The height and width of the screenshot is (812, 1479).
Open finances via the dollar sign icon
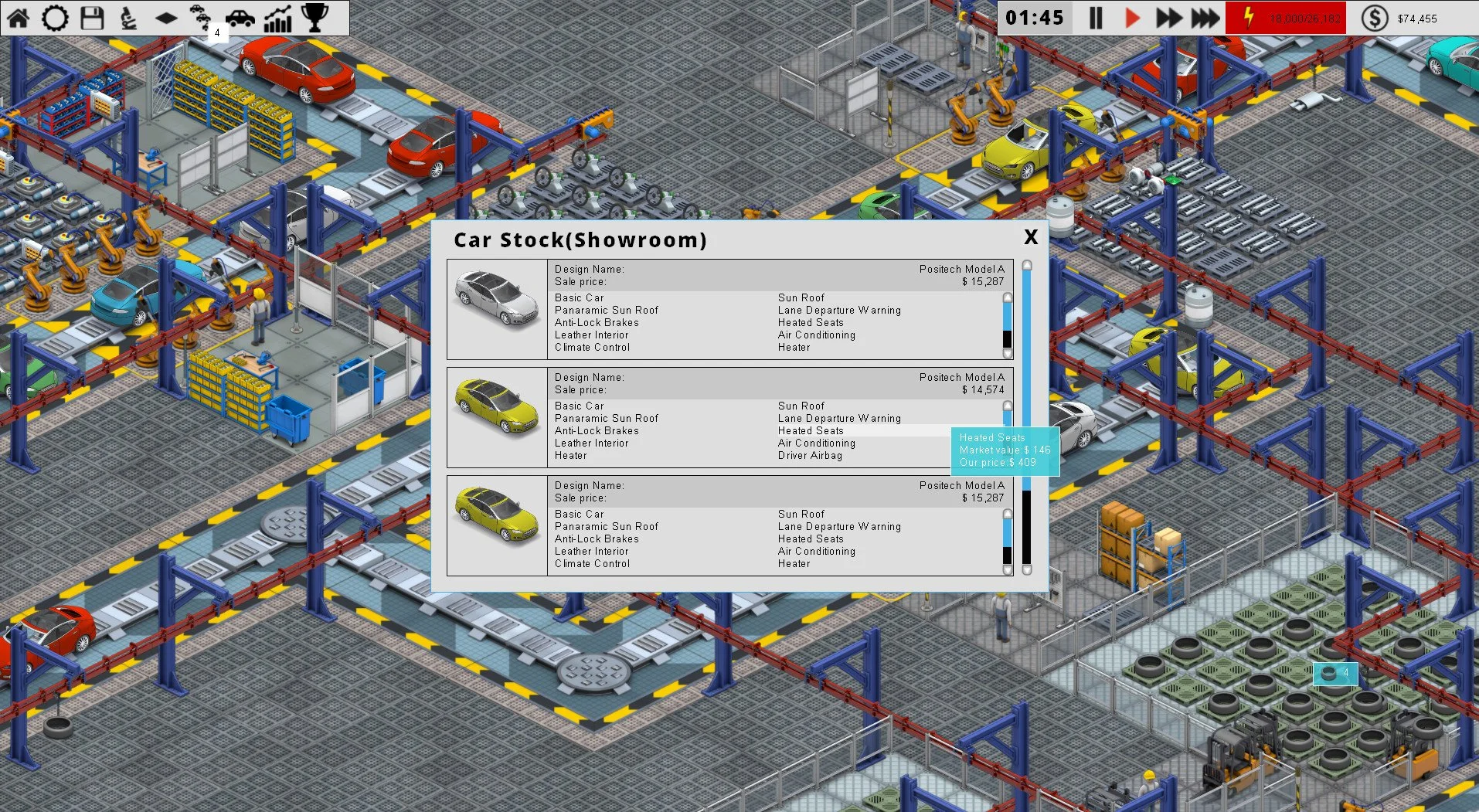point(1375,17)
